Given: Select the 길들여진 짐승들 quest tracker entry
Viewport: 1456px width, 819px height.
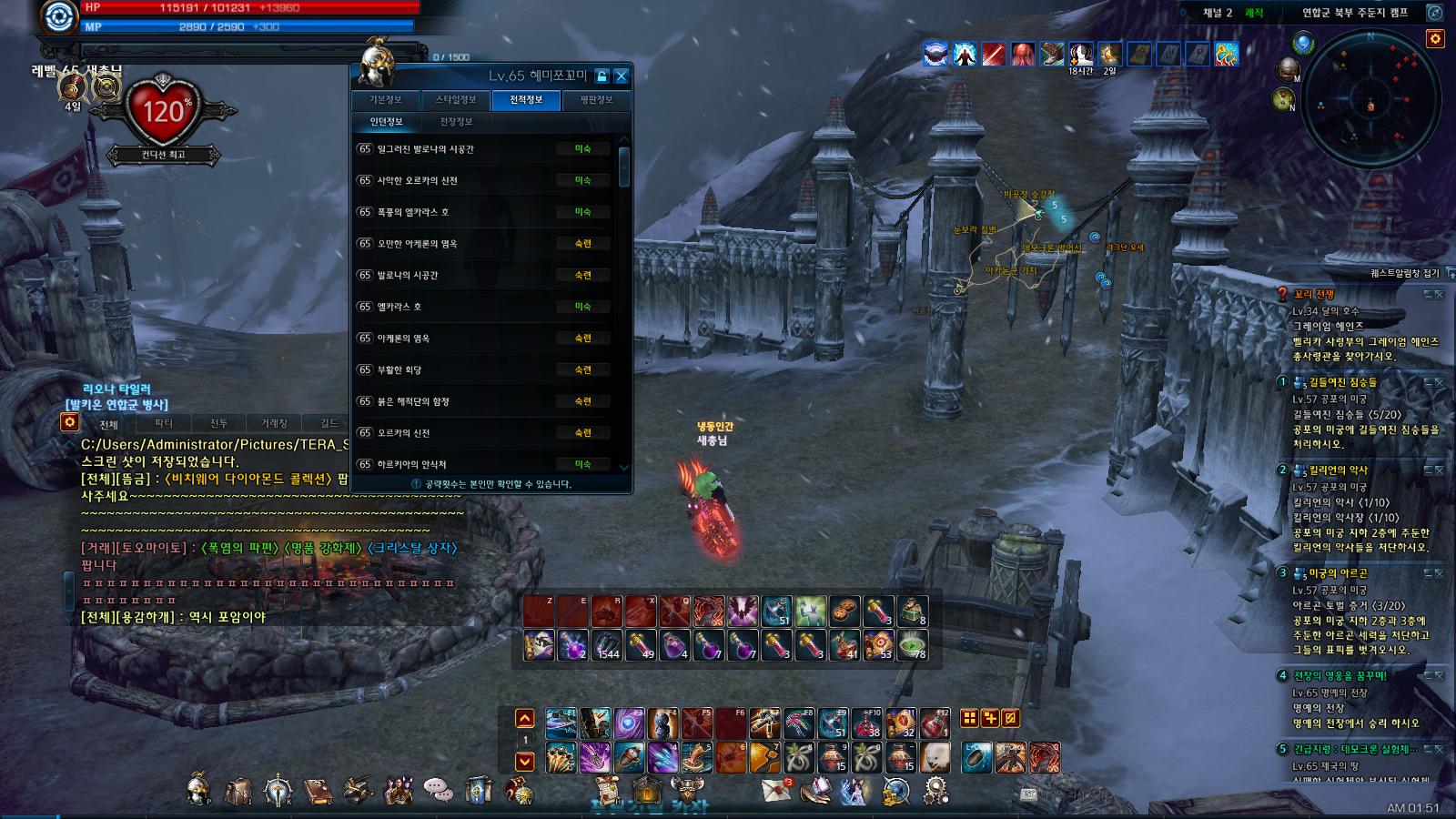Looking at the screenshot, I should [x=1342, y=383].
